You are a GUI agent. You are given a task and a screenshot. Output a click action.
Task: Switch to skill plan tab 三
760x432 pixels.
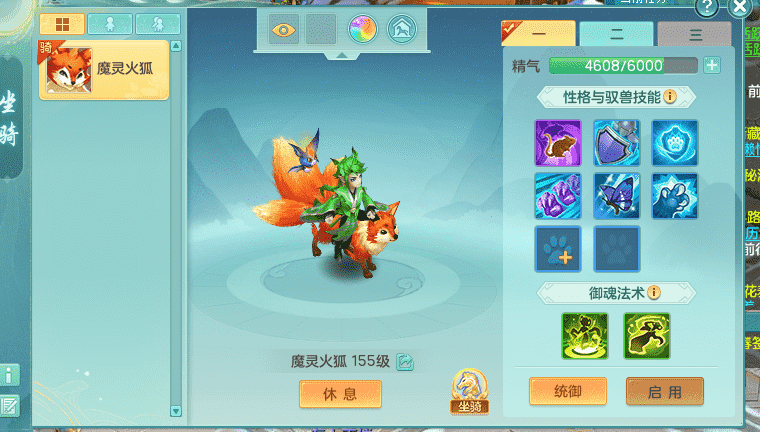694,34
